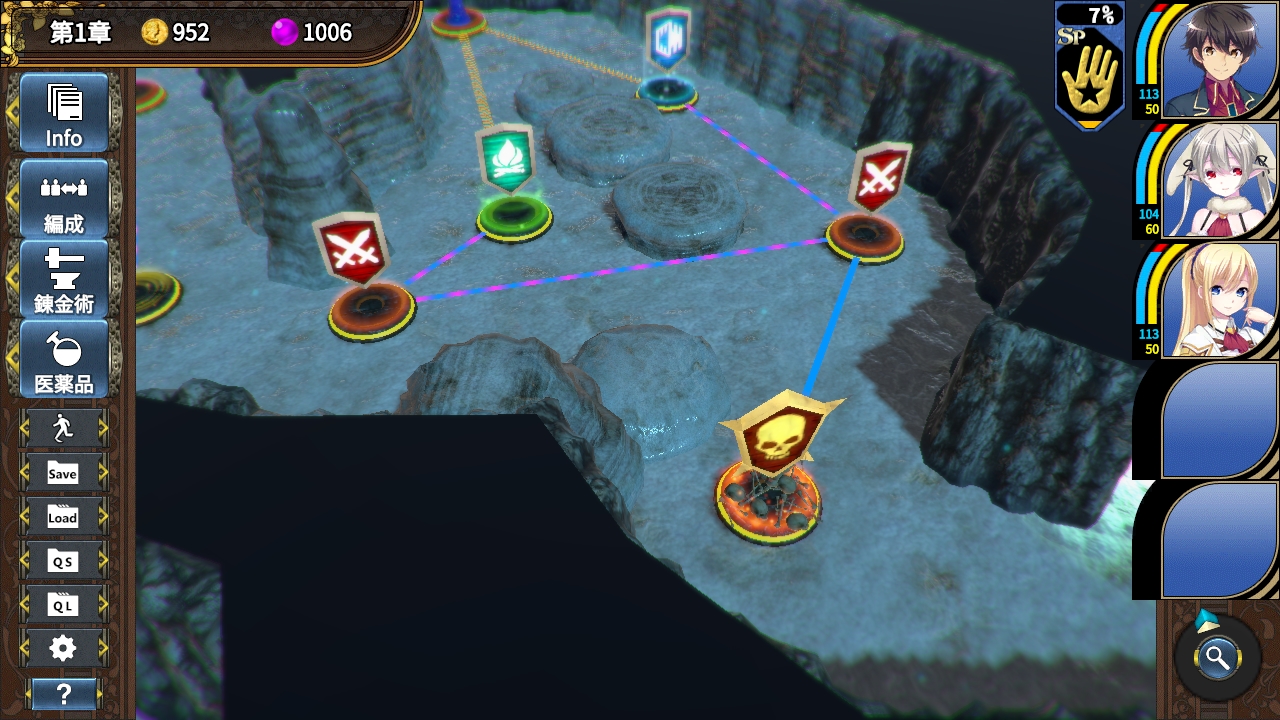Click the Save button
The image size is (1280, 720).
(63, 473)
